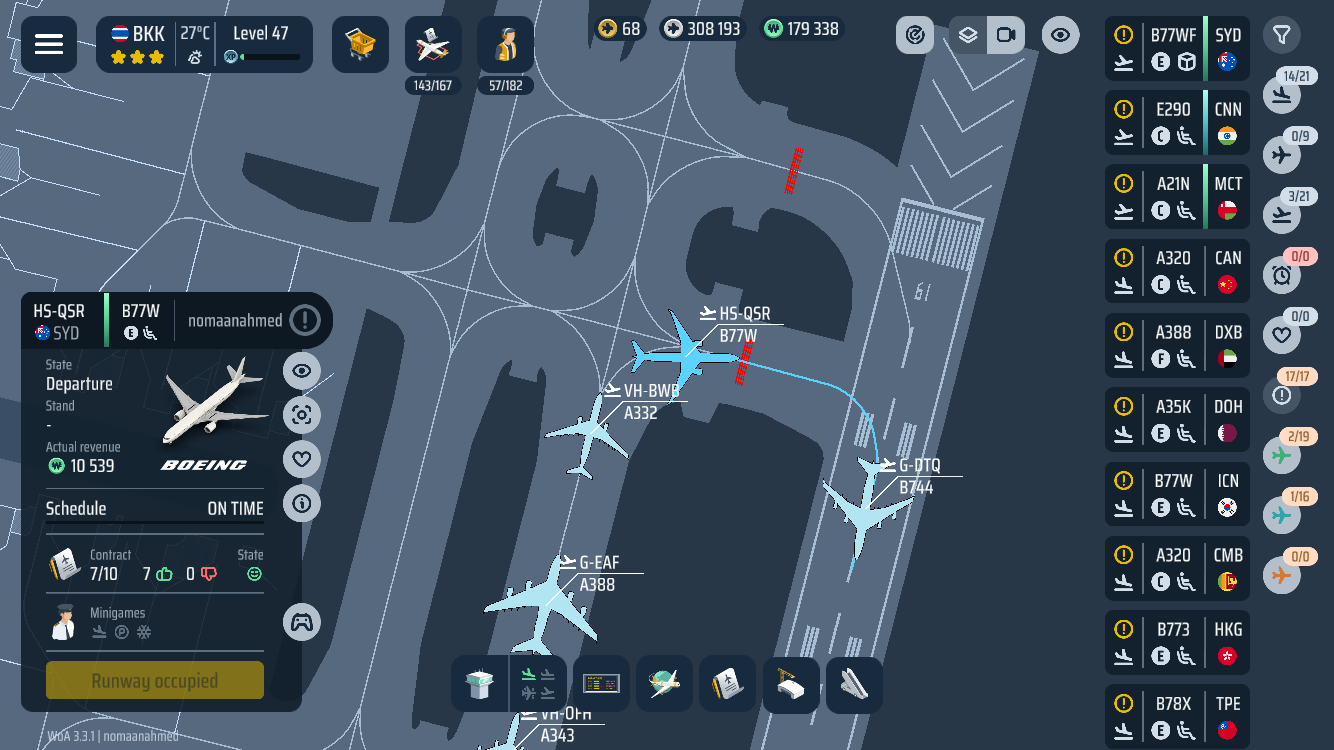Select the A388 flight to DXB
The image size is (1334, 750).
coord(1177,345)
